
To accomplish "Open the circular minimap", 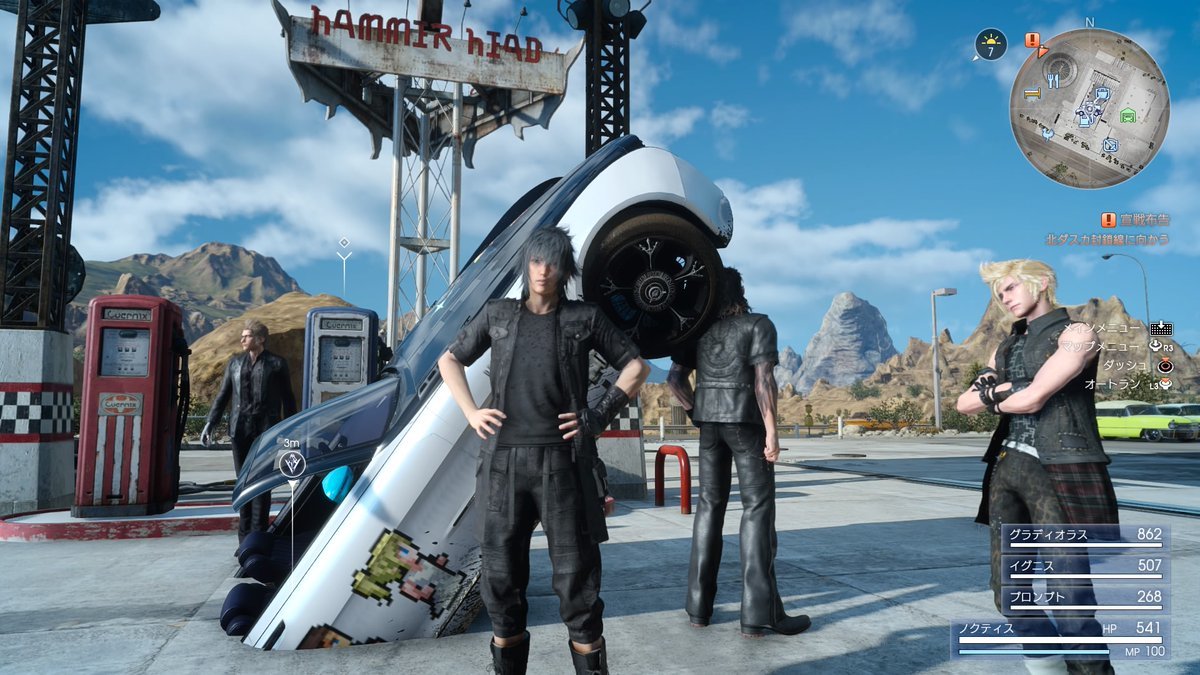I will [1088, 108].
